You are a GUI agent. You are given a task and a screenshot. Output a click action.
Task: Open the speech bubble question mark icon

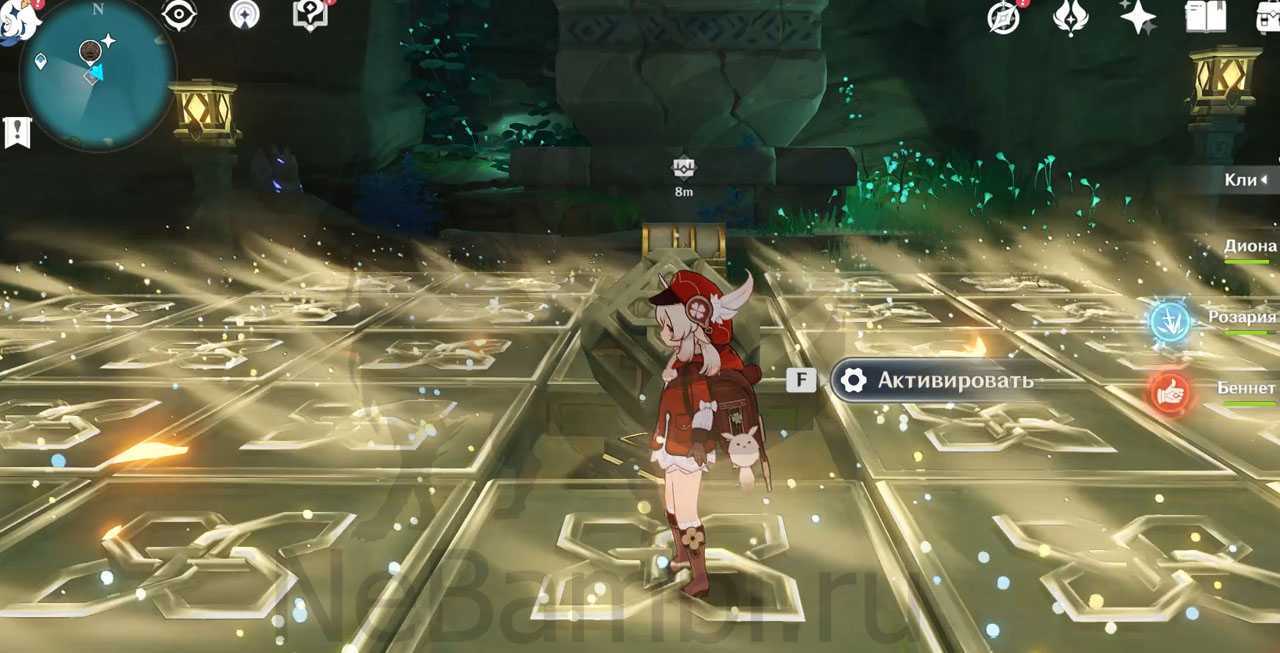coord(309,15)
